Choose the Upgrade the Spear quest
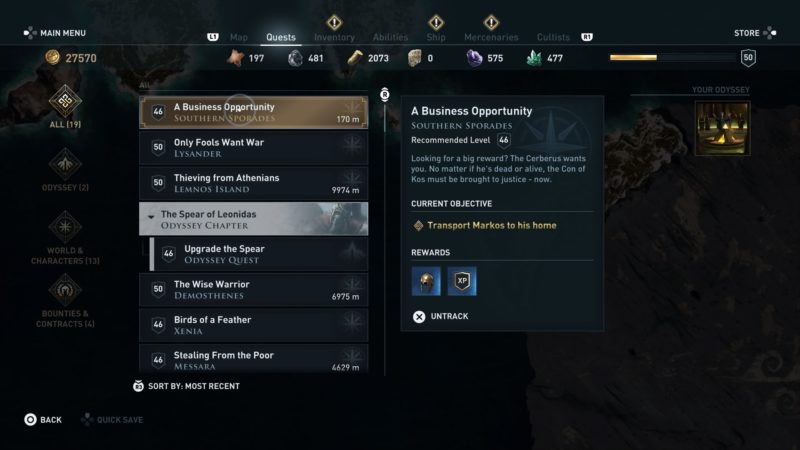800x450 pixels. point(258,254)
